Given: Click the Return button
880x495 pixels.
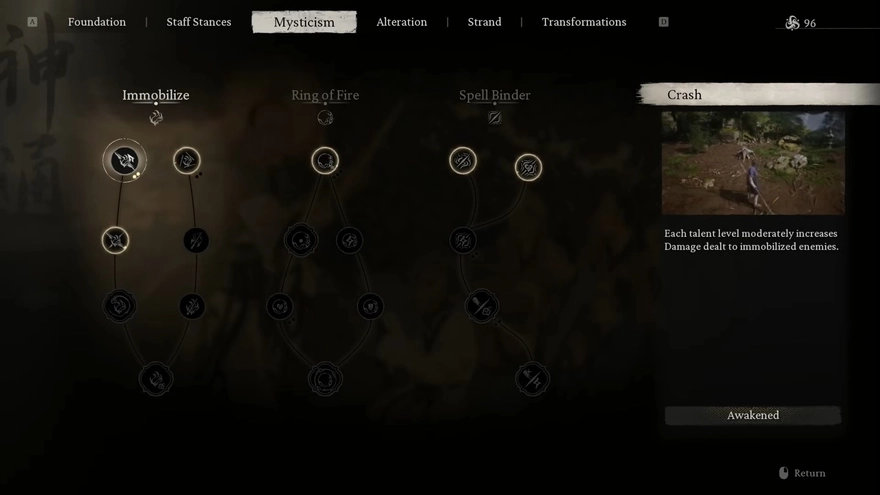Looking at the screenshot, I should (803, 473).
